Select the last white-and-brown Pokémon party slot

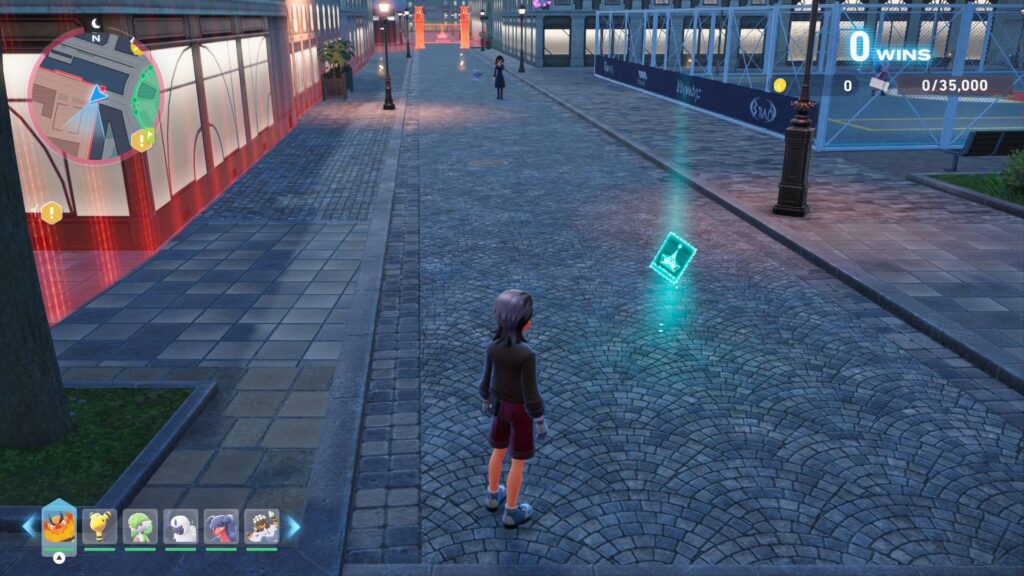(262, 526)
